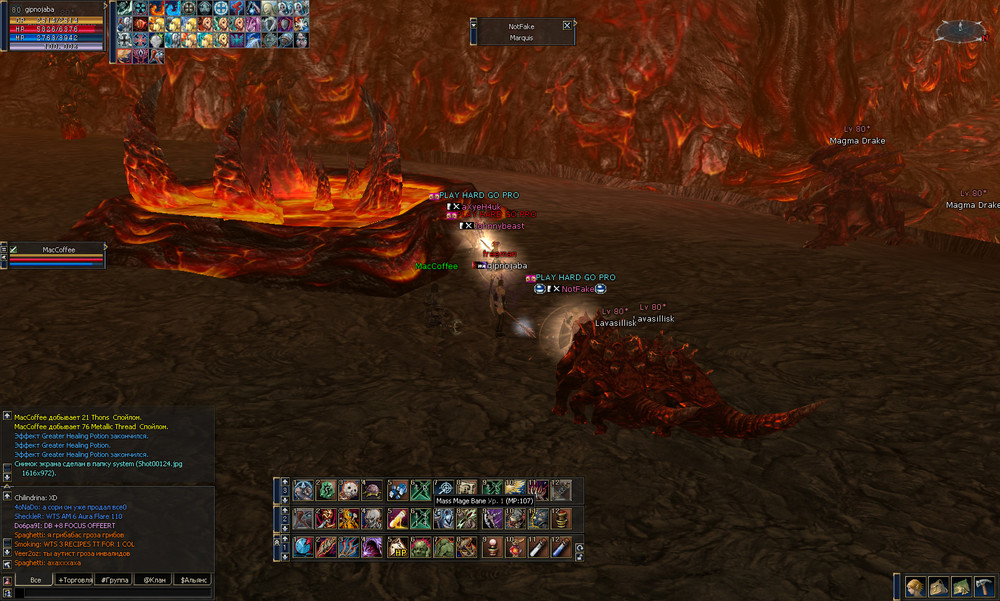
Task: Click the chat message input field
Action: tap(110, 593)
